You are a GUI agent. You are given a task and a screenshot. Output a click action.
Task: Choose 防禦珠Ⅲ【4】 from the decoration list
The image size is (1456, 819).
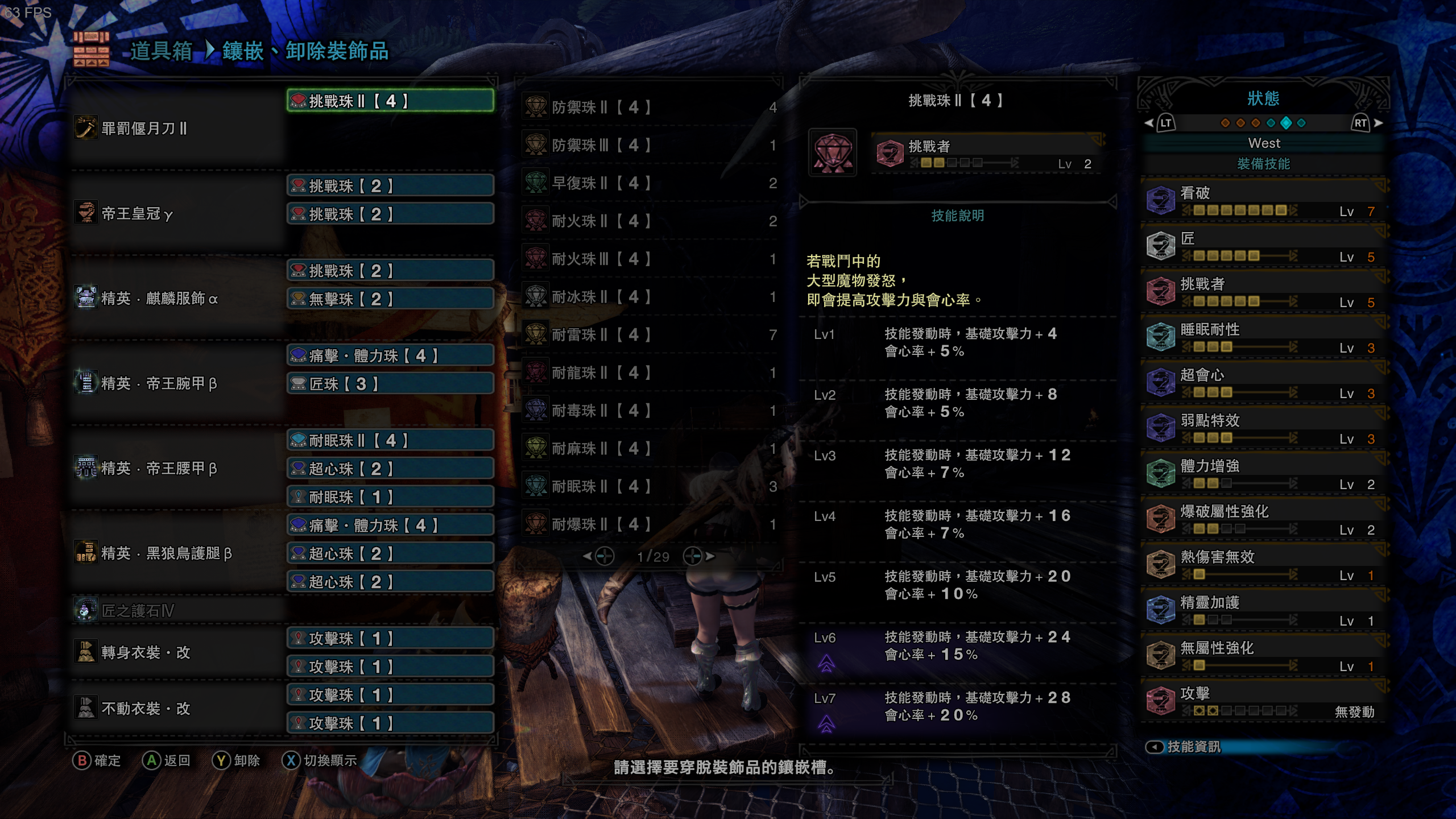[x=648, y=146]
